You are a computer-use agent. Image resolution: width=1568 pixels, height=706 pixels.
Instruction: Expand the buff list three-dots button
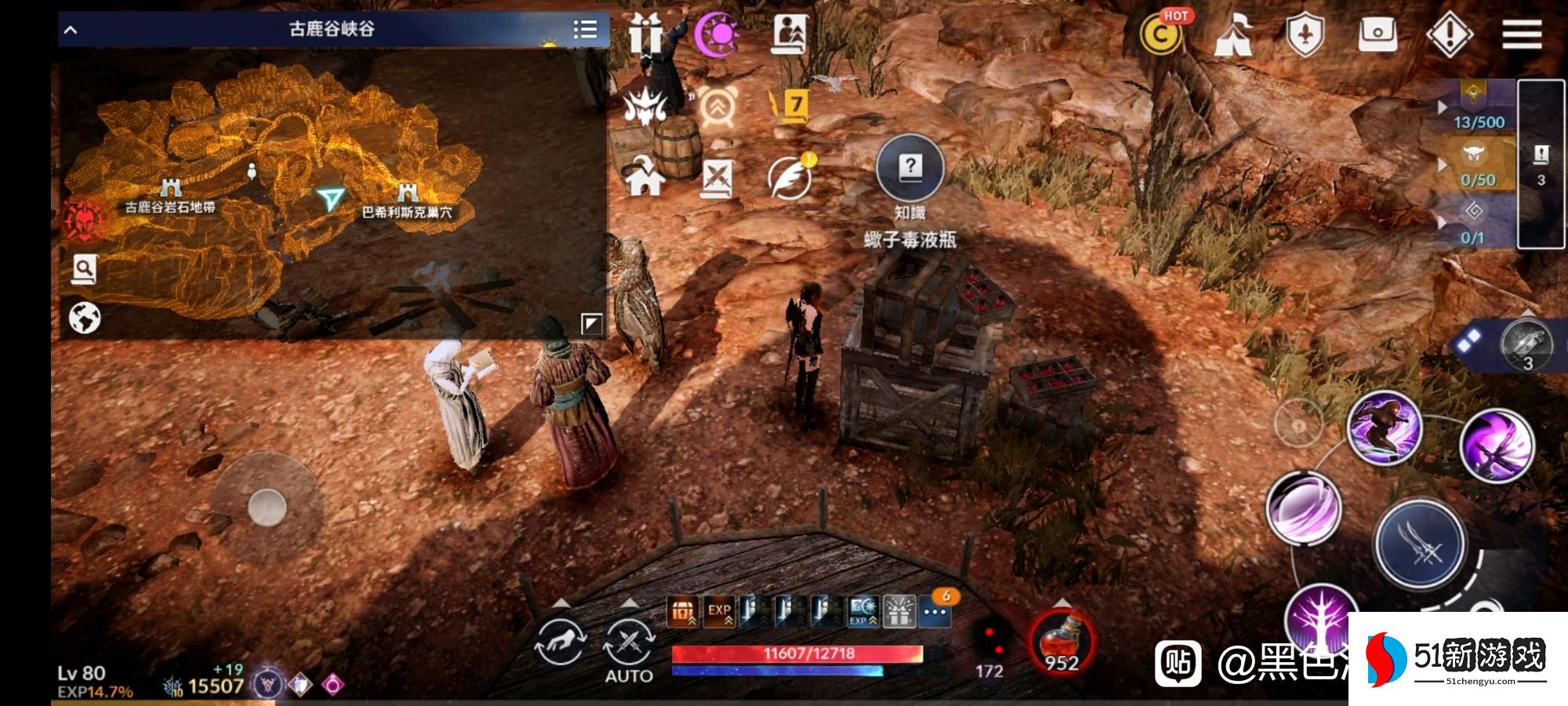click(935, 612)
